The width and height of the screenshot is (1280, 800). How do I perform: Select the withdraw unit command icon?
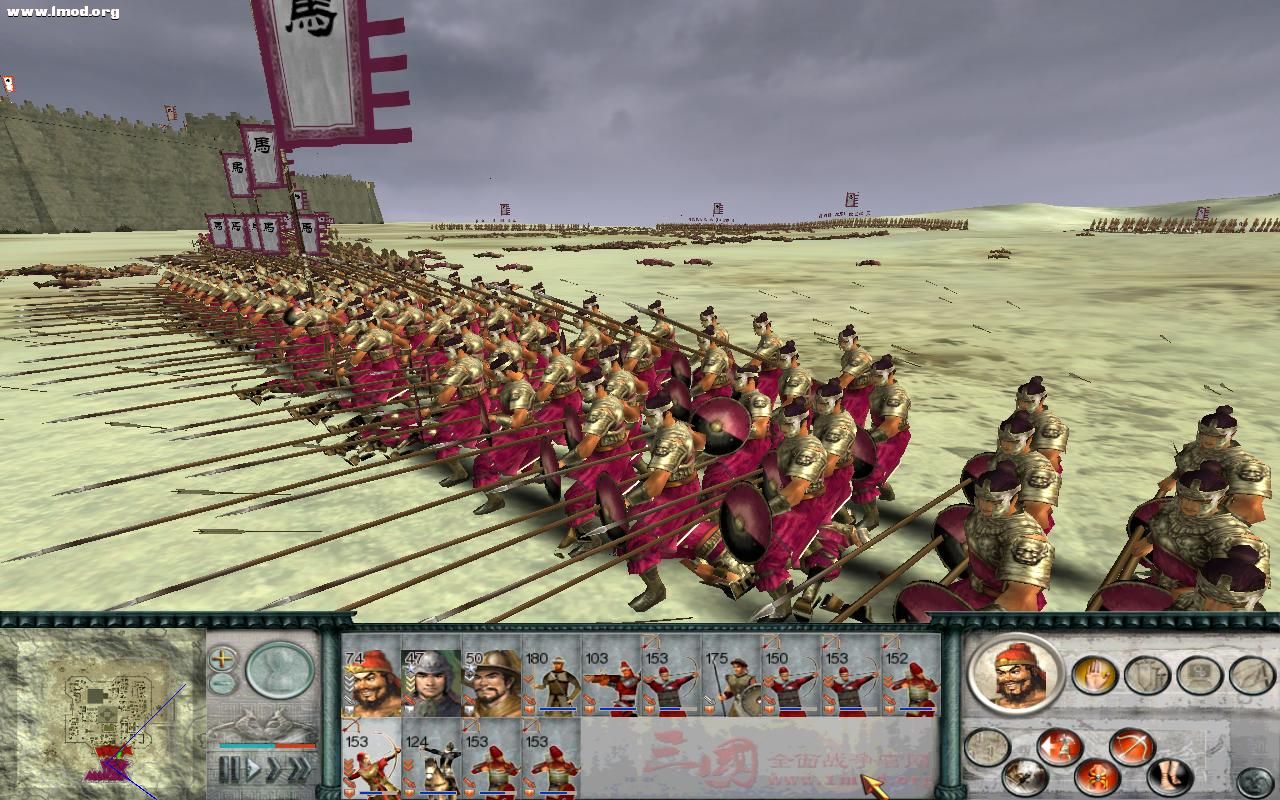[1059, 745]
